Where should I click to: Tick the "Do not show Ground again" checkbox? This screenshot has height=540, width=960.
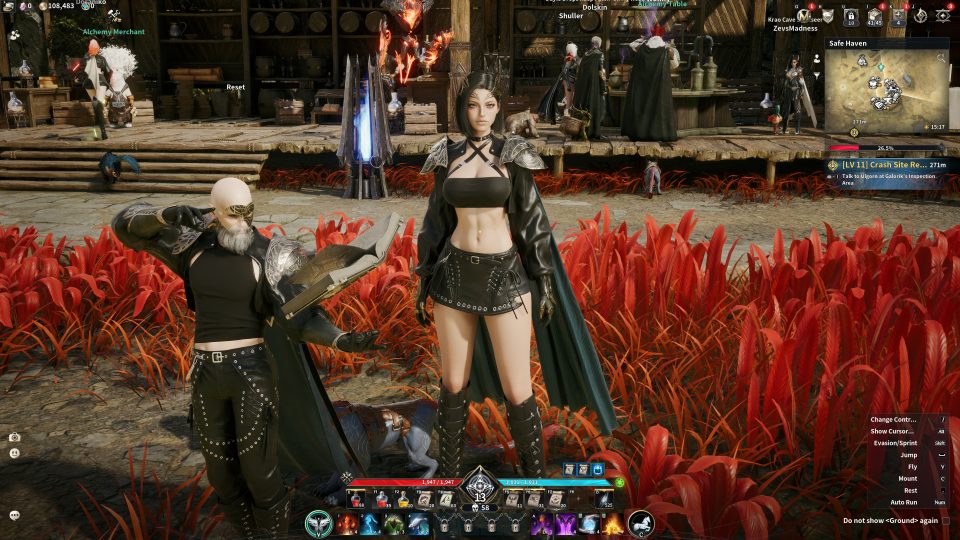(x=946, y=520)
